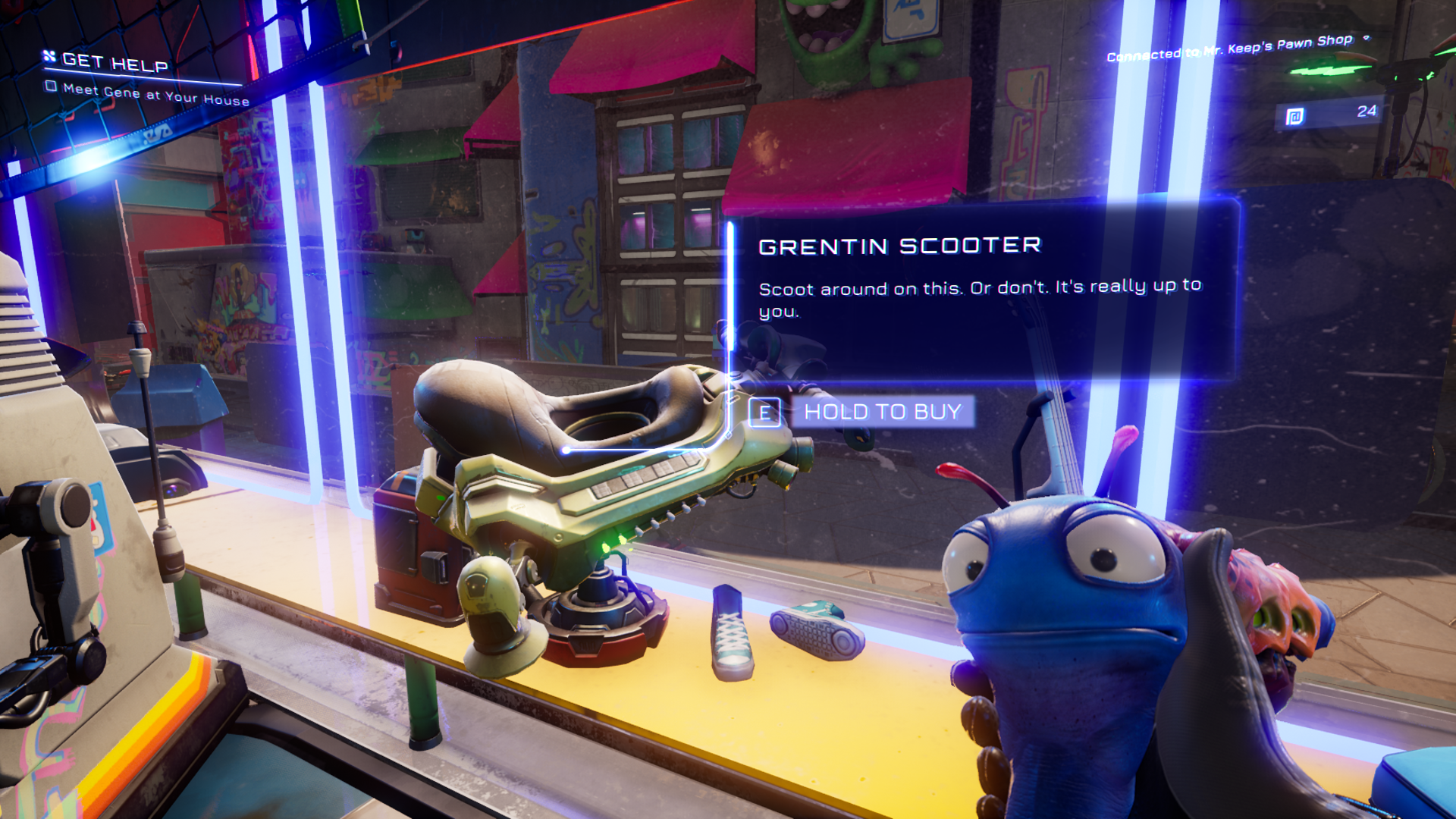Click the pesos currency icon

(1295, 117)
